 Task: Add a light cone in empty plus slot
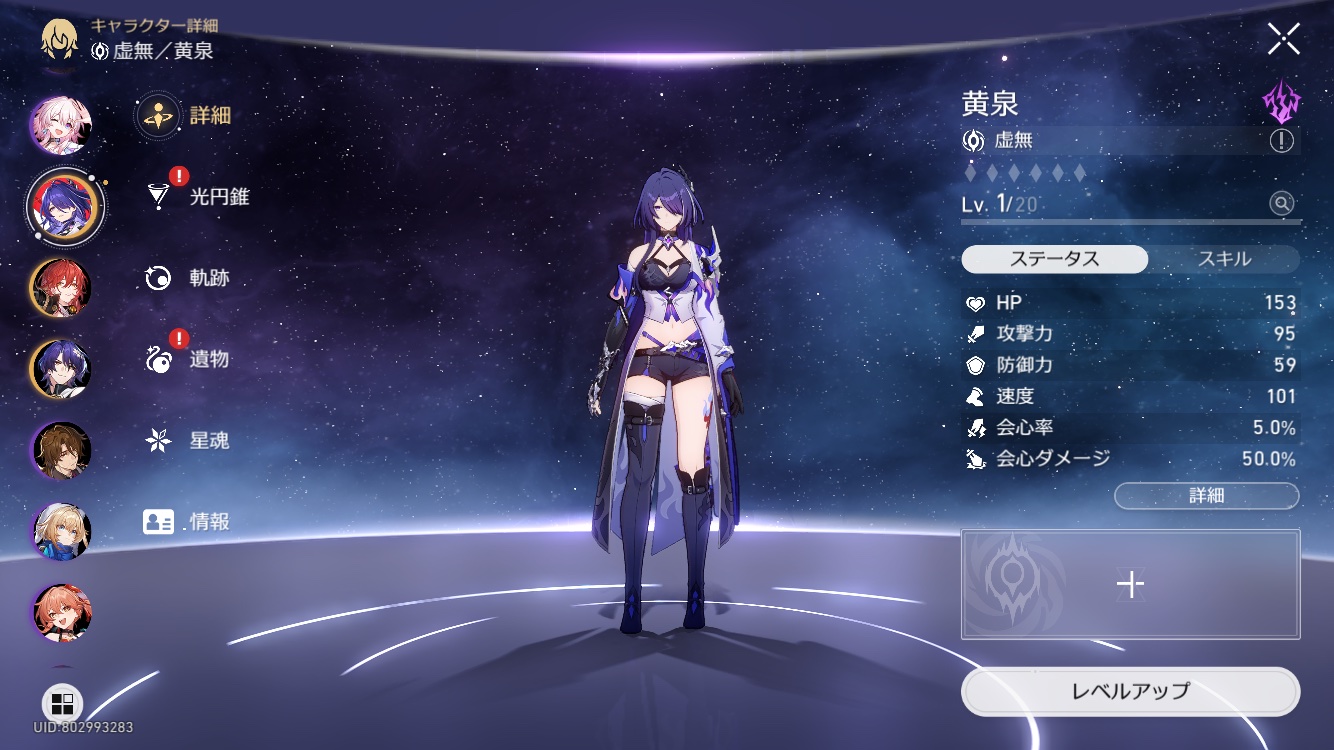(x=1130, y=584)
